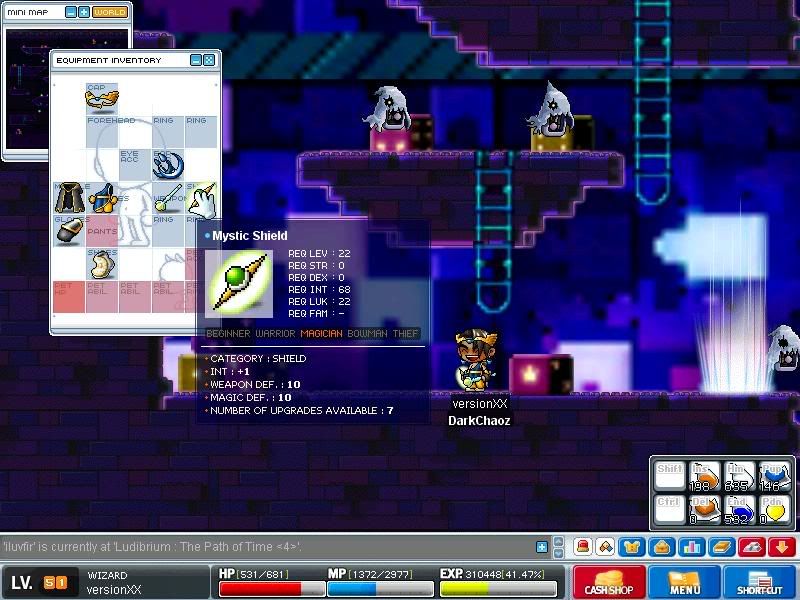Expand the mini map with plus button
Image resolution: width=800 pixels, height=600 pixels.
84,12
